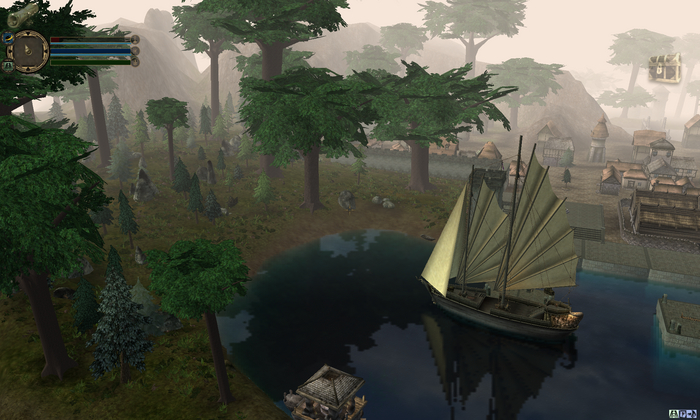Screen dimensions: 700x420
Task: Click the small round button beside the blue bar
Action: (x=135, y=50)
